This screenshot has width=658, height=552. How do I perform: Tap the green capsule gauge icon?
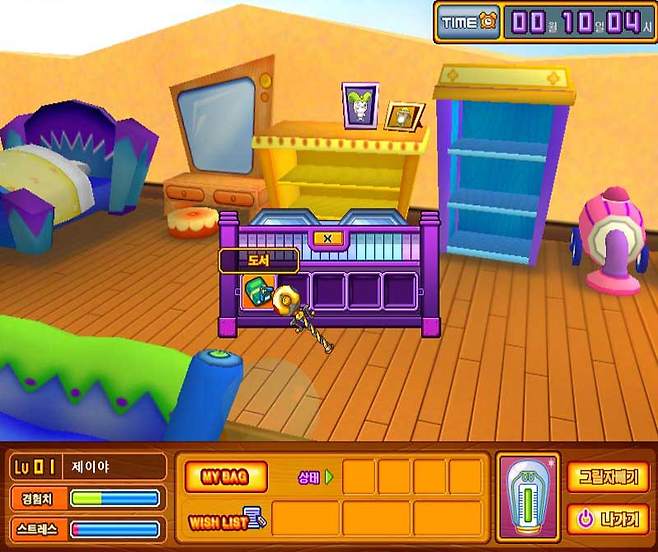tap(528, 496)
